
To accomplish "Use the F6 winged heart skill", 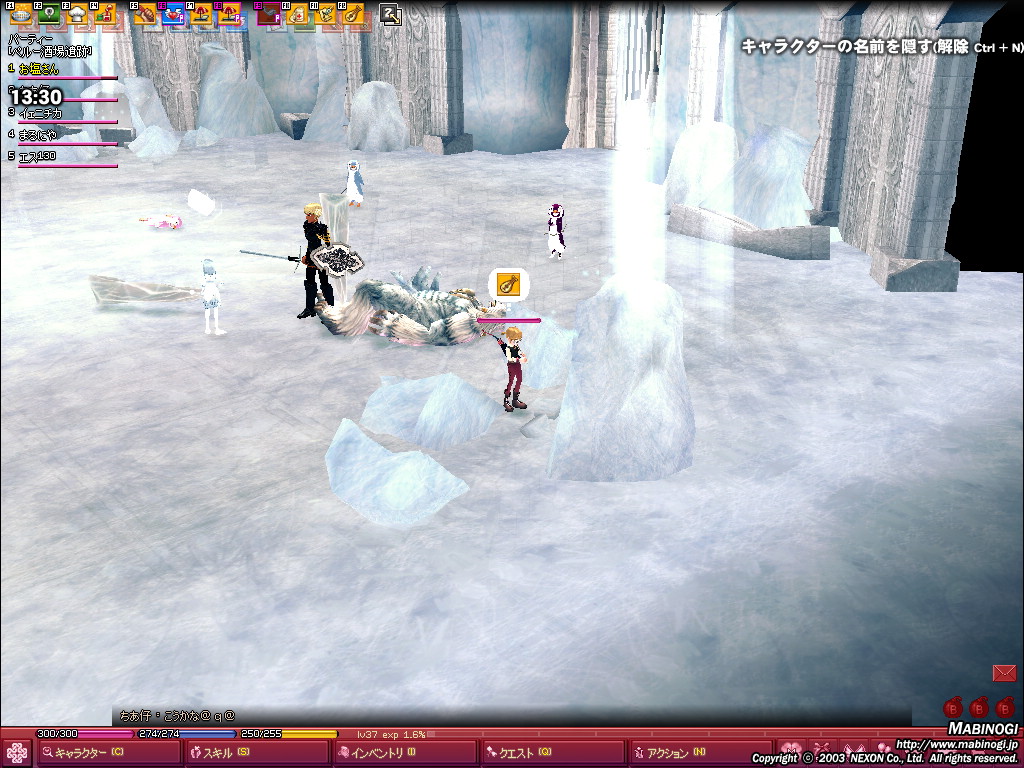I will pos(173,14).
